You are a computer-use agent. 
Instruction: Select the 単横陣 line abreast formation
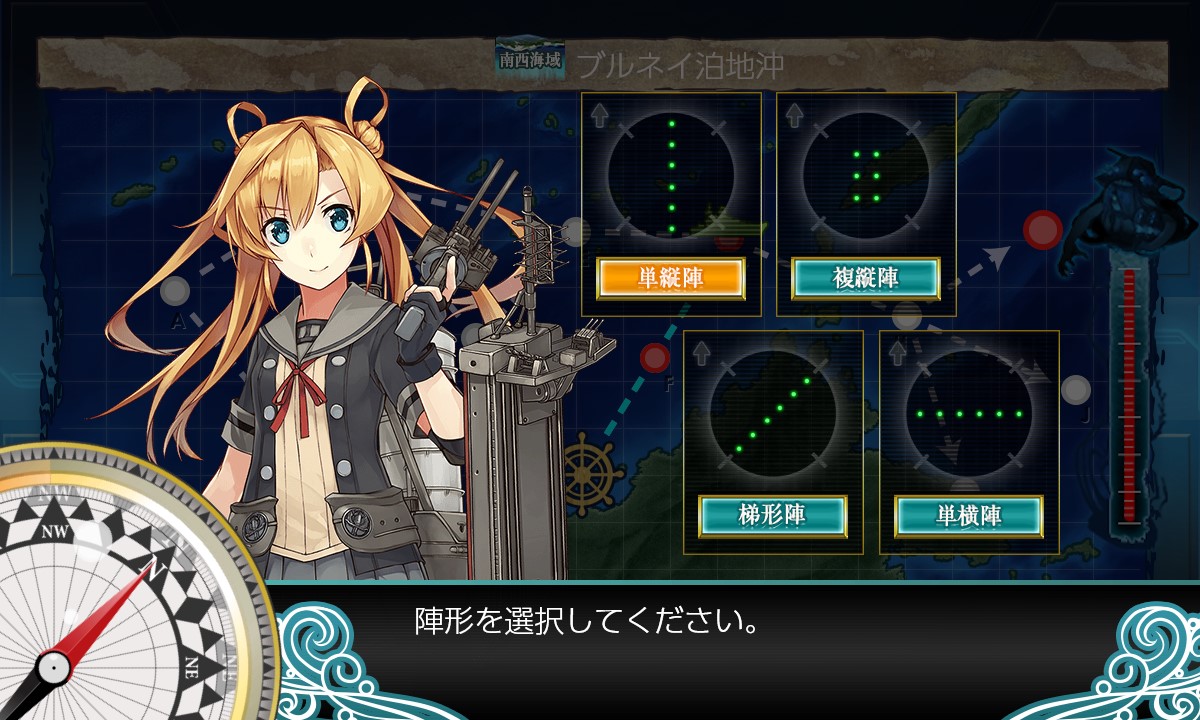click(968, 515)
